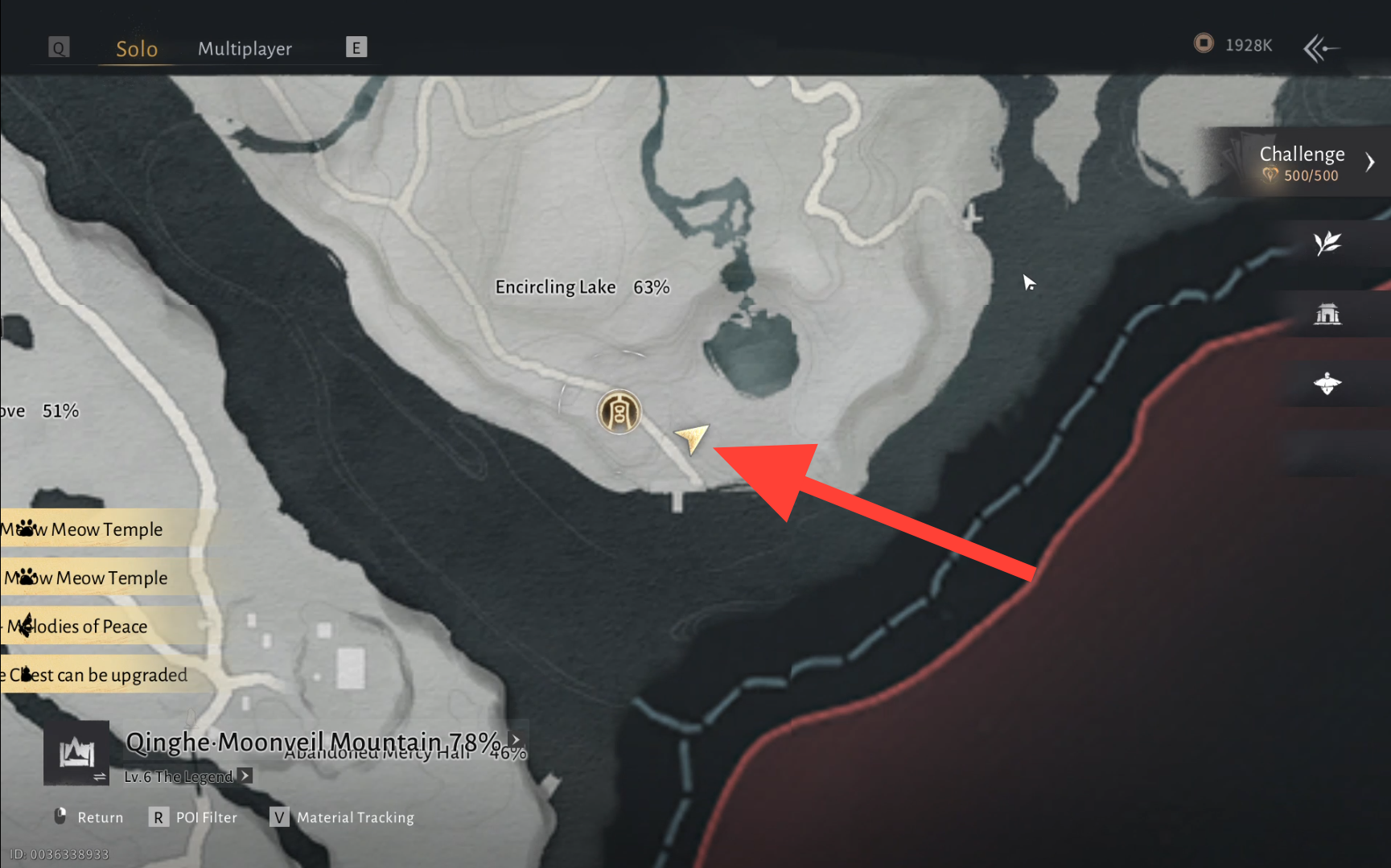Image resolution: width=1391 pixels, height=868 pixels.
Task: Open the Challenge 500/500 panel
Action: click(x=1303, y=162)
